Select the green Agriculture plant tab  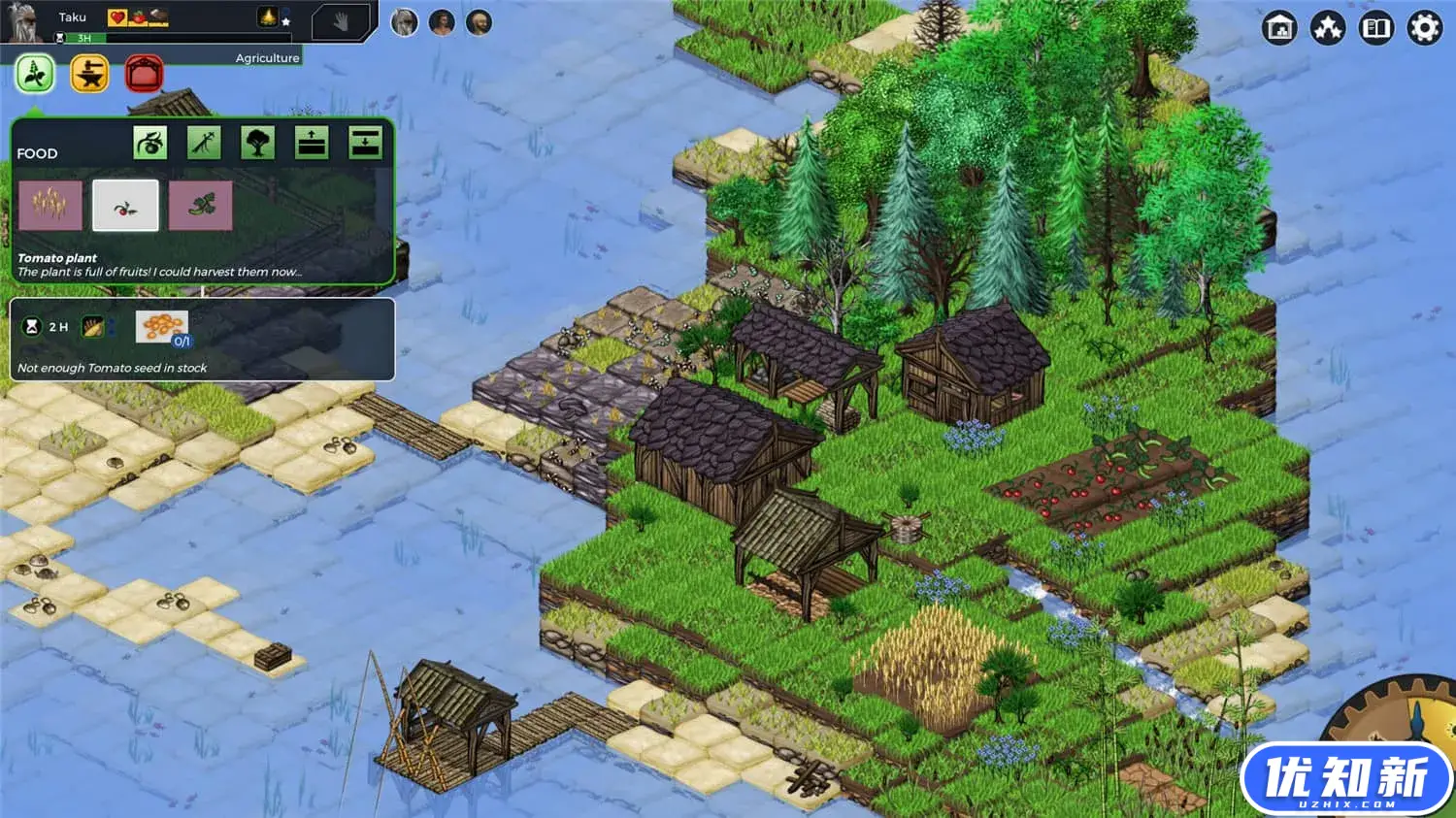[35, 74]
